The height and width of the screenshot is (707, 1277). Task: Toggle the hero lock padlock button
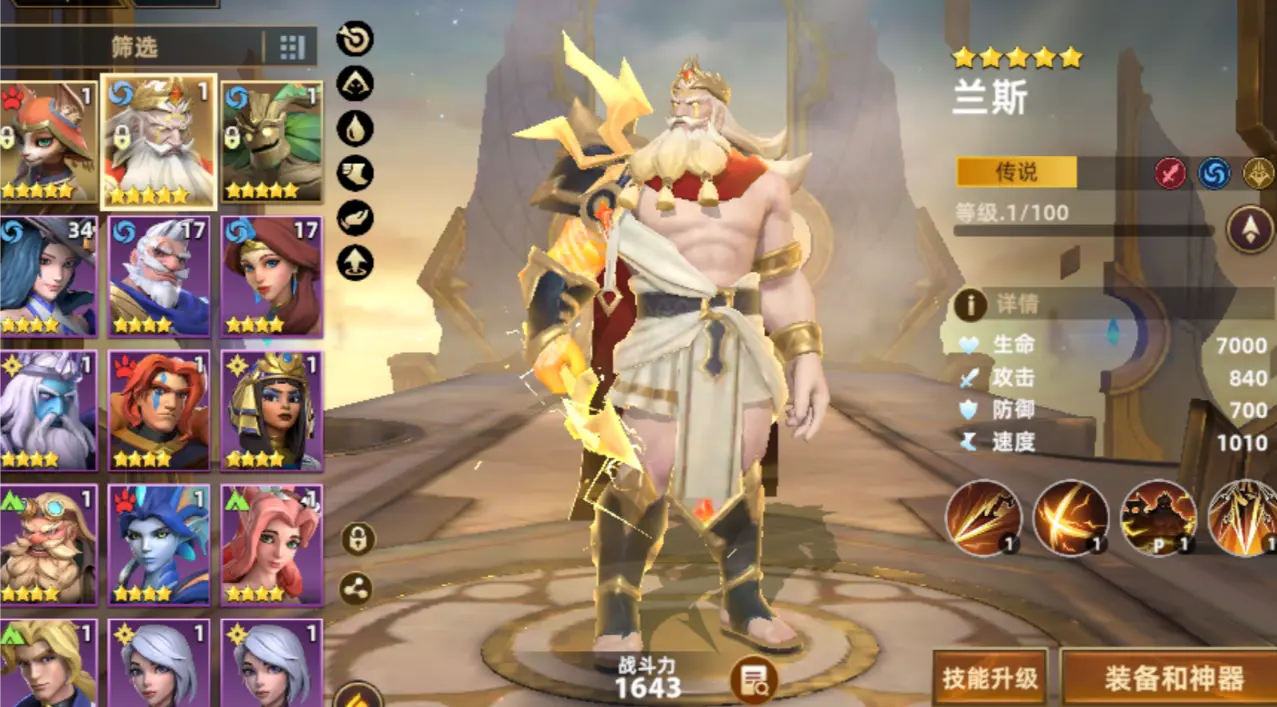356,539
